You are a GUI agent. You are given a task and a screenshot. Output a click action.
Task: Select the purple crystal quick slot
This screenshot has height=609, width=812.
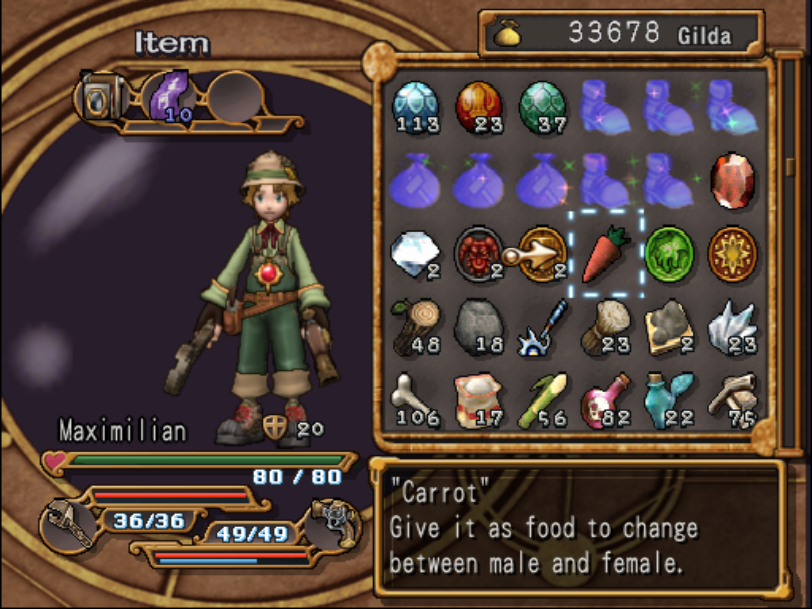coord(170,97)
